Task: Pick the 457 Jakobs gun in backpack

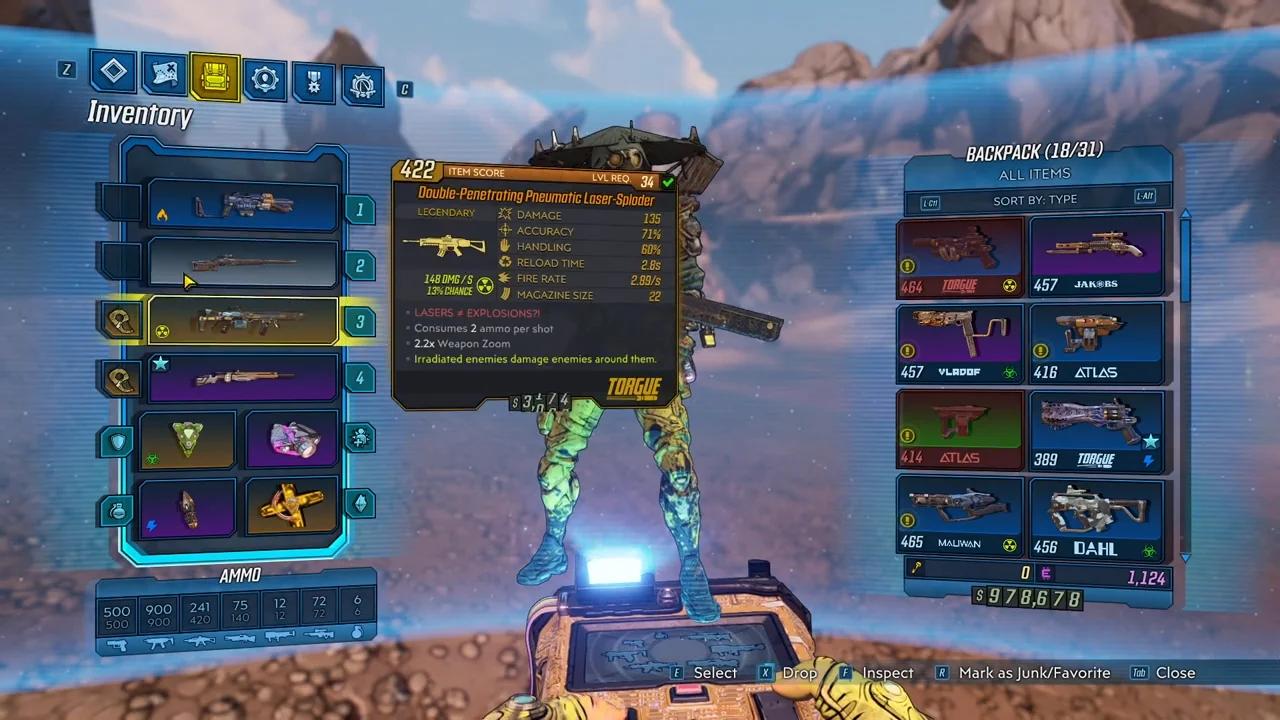Action: pos(1097,257)
